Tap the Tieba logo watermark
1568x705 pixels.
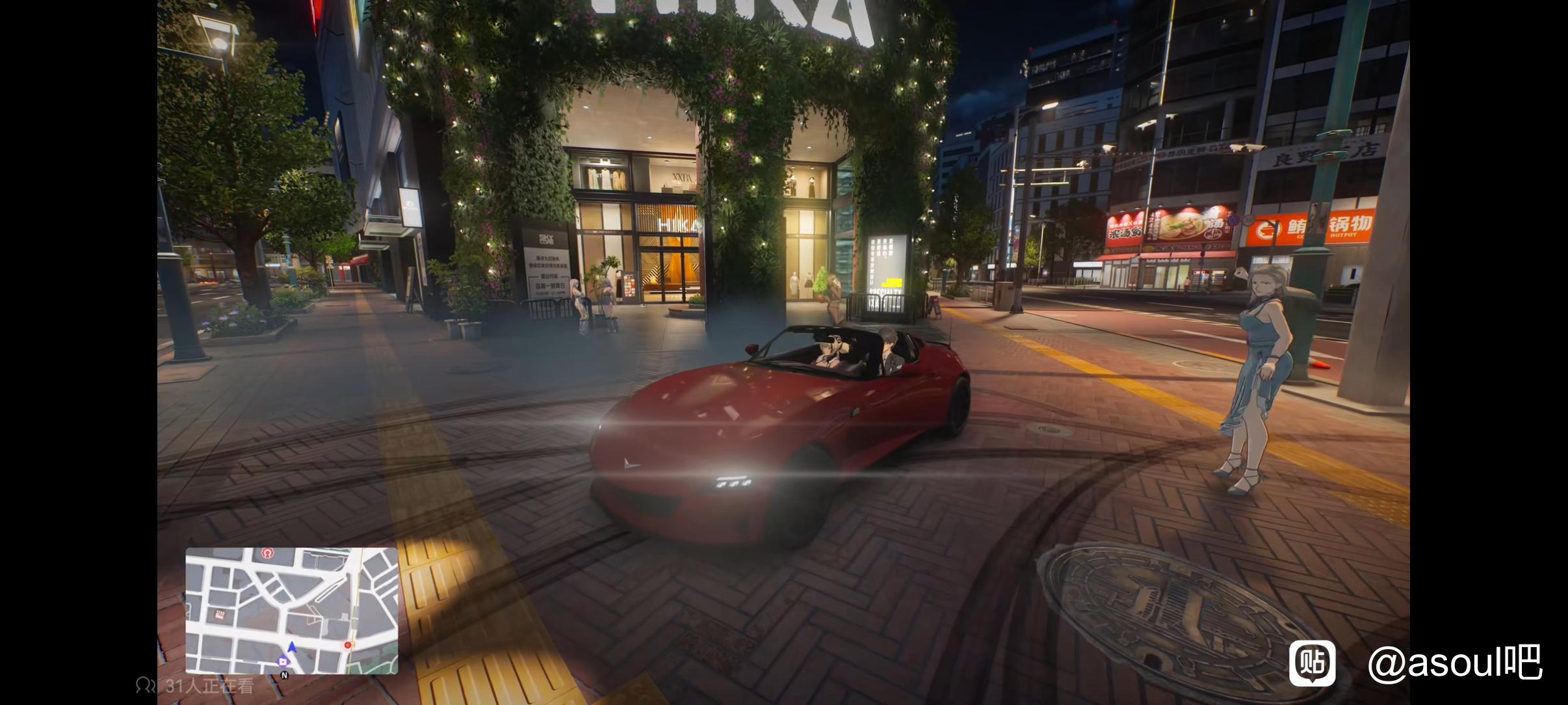pyautogui.click(x=1313, y=663)
